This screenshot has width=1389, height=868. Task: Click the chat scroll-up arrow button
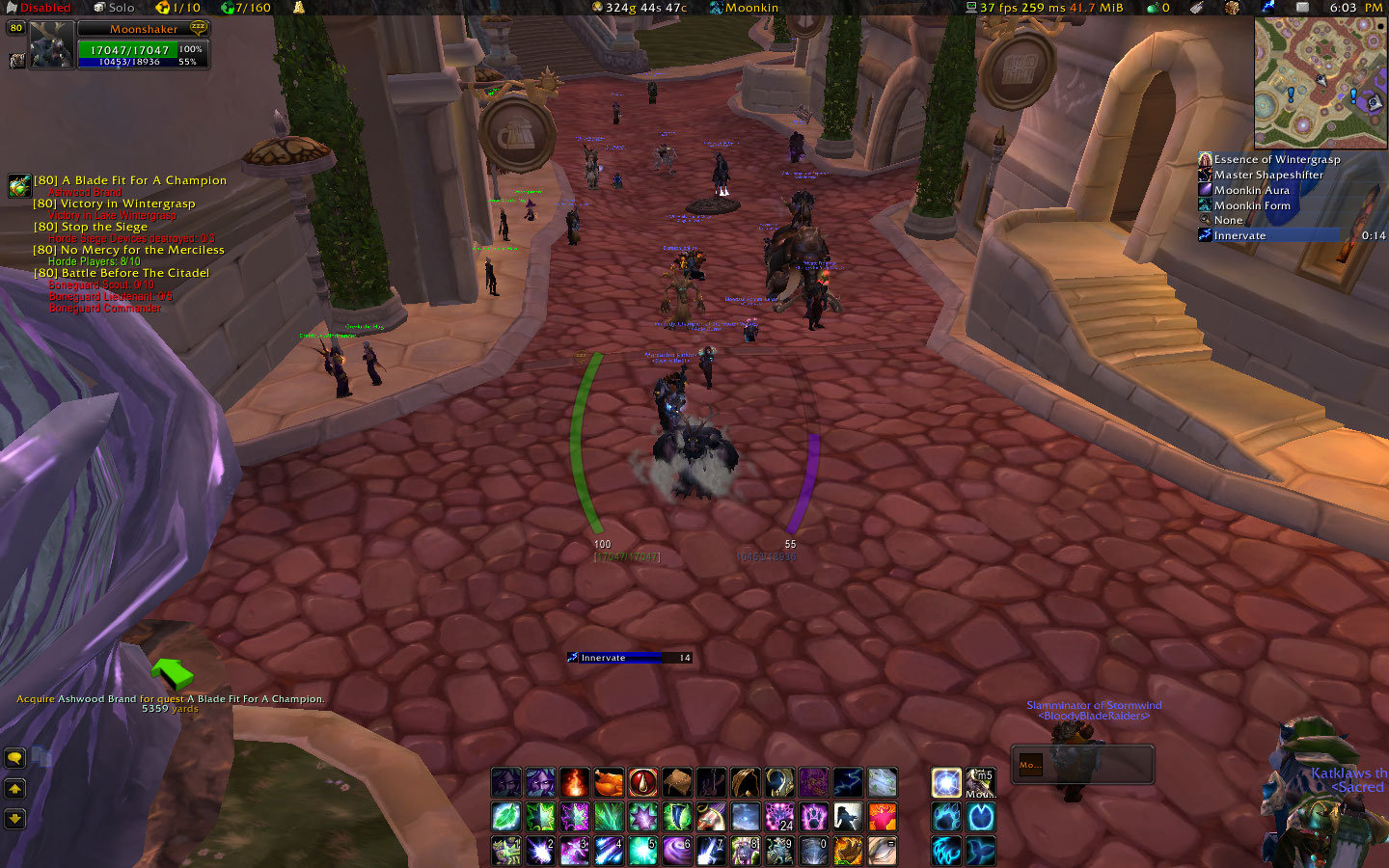(x=15, y=789)
